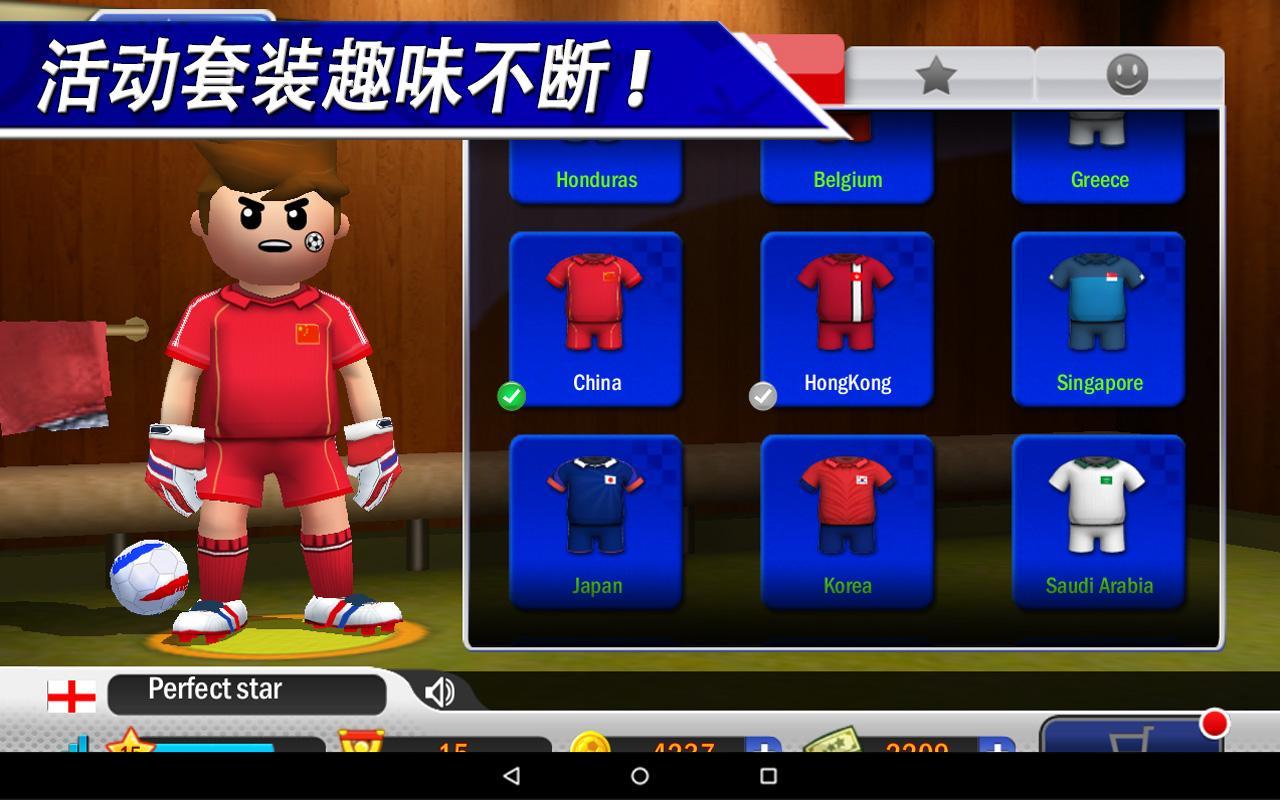
Task: Click the England flag icon
Action: click(x=70, y=690)
